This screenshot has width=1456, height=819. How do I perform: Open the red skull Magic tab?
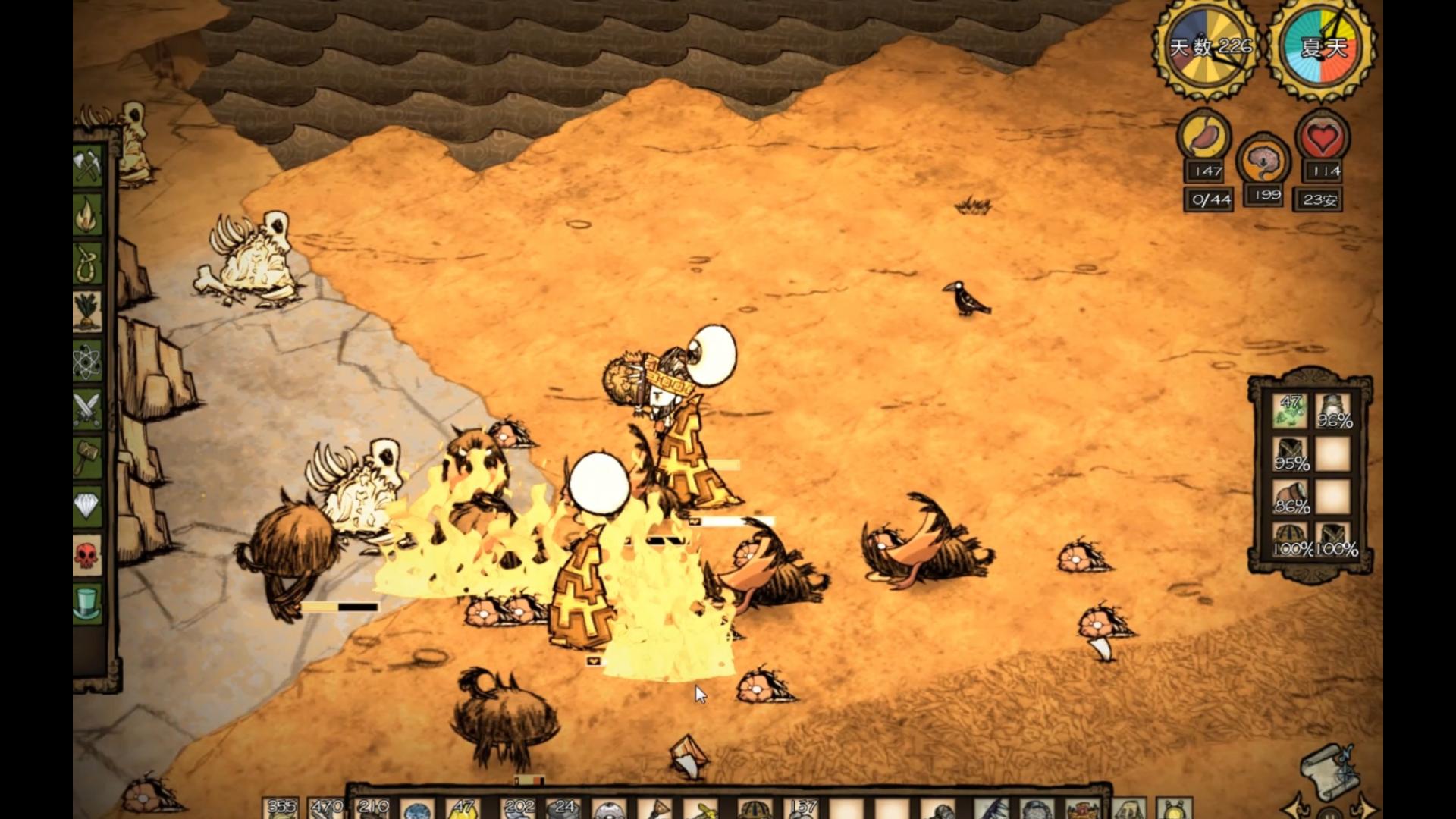pos(87,555)
